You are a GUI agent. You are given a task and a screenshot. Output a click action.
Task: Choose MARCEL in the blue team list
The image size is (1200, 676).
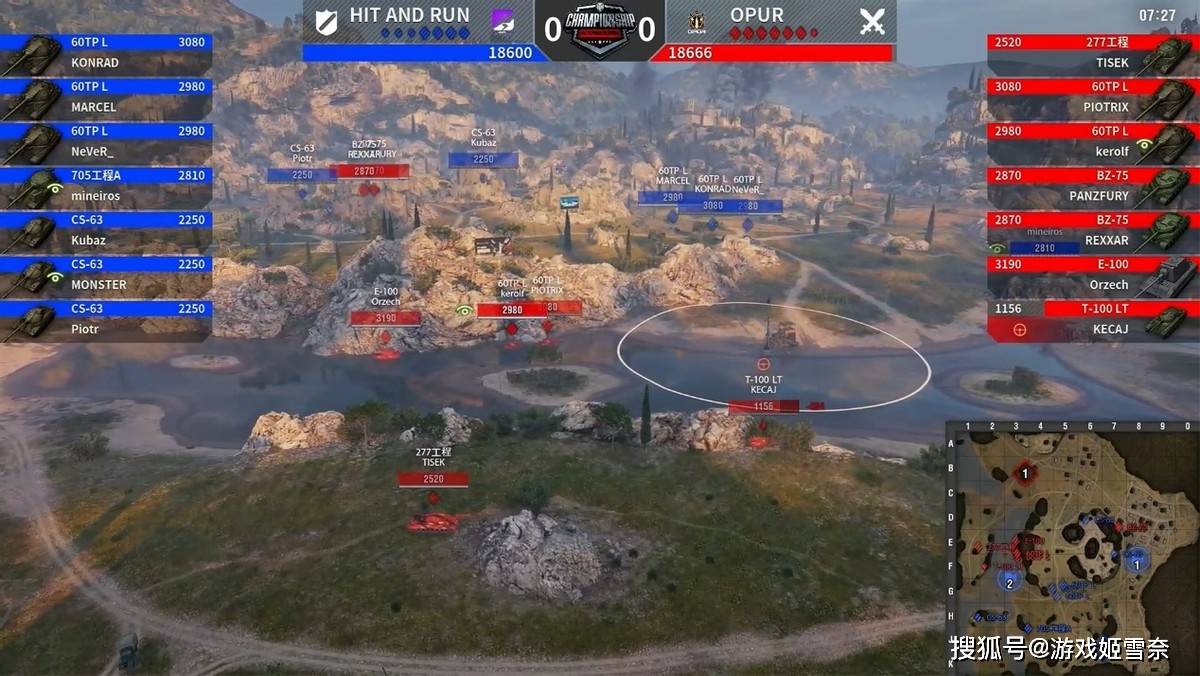[106, 97]
